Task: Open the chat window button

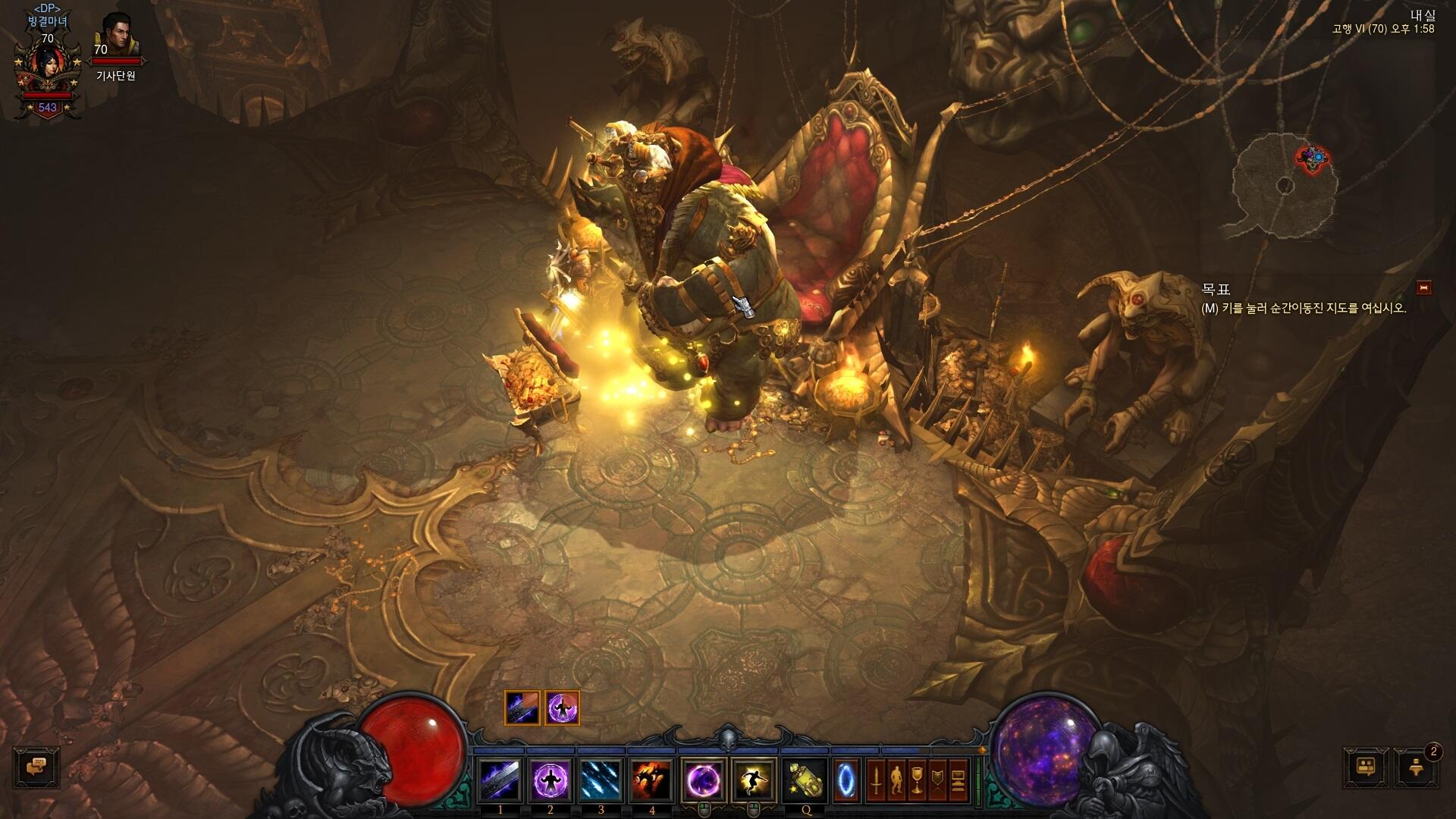Action: click(36, 767)
